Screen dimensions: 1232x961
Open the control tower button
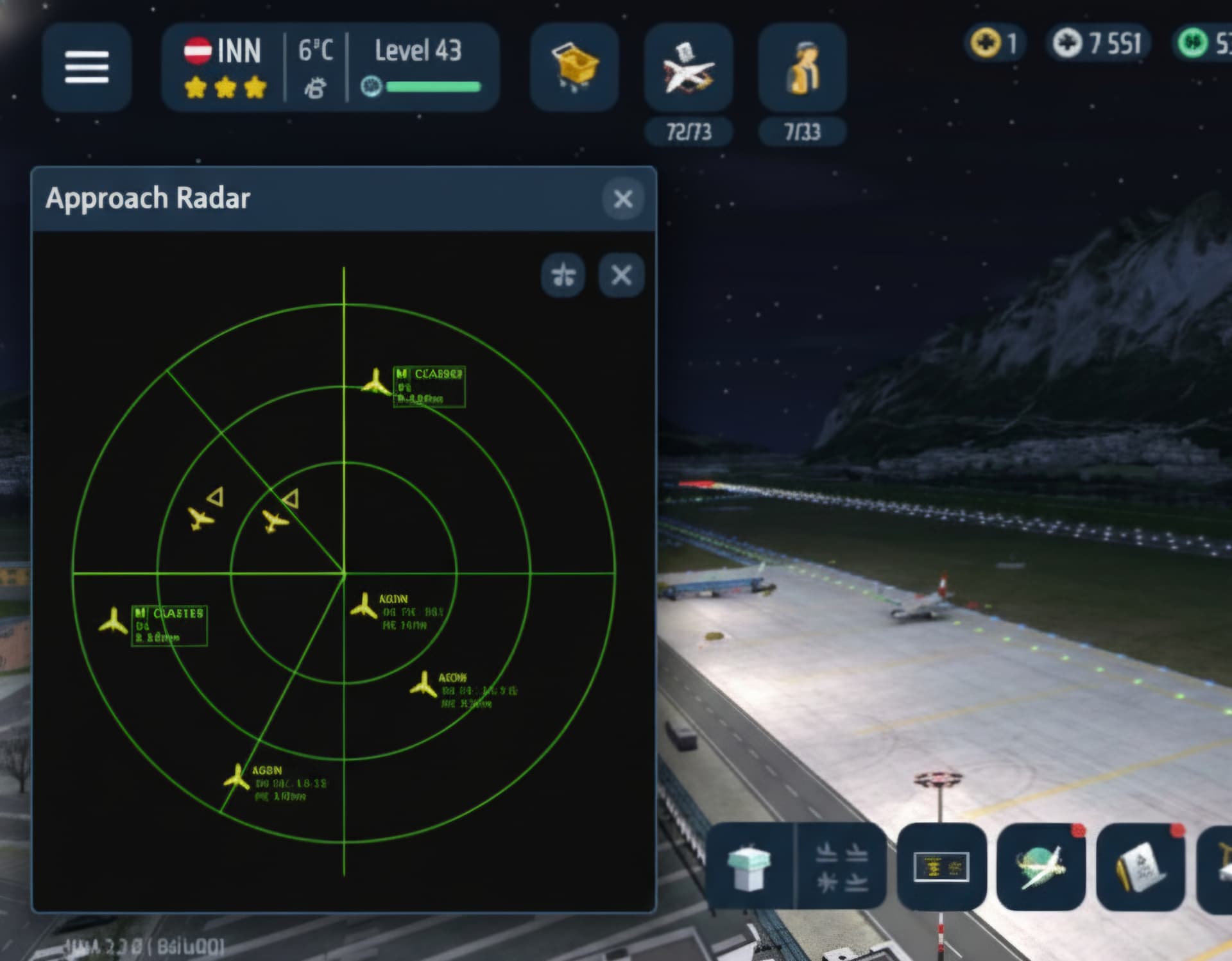tap(749, 867)
